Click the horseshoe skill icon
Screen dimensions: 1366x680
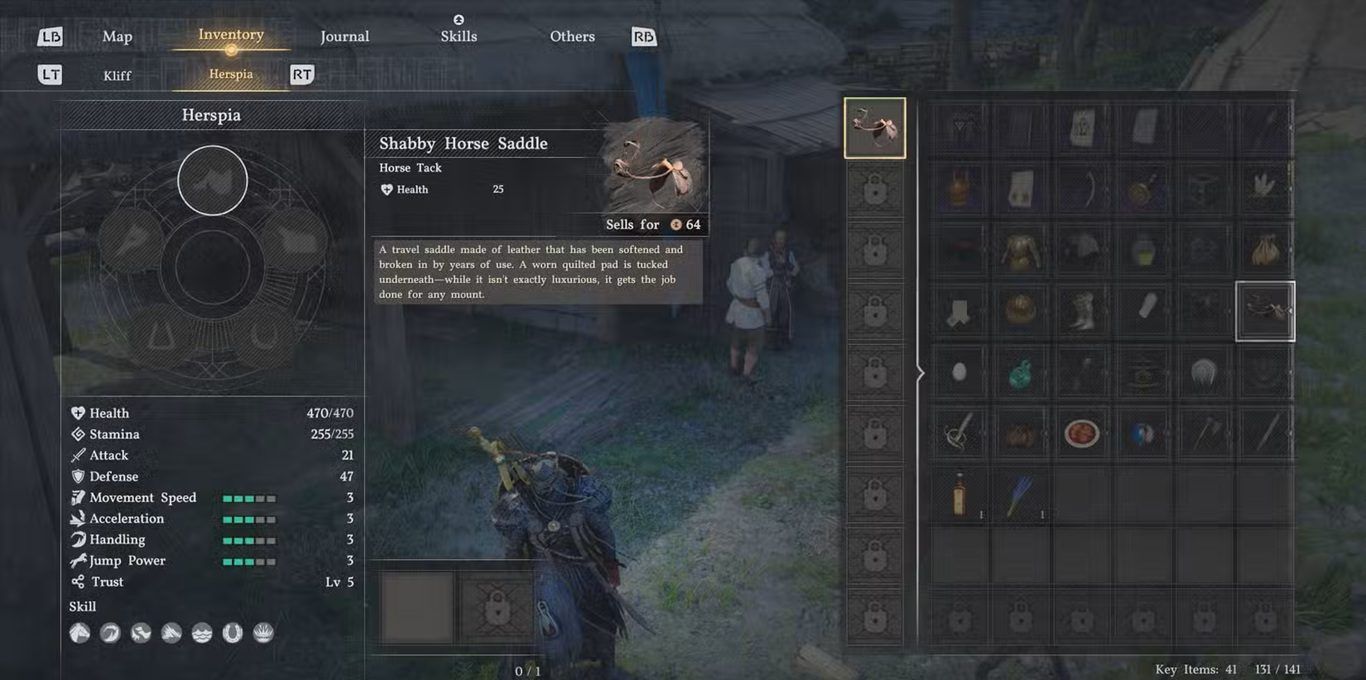tap(232, 633)
